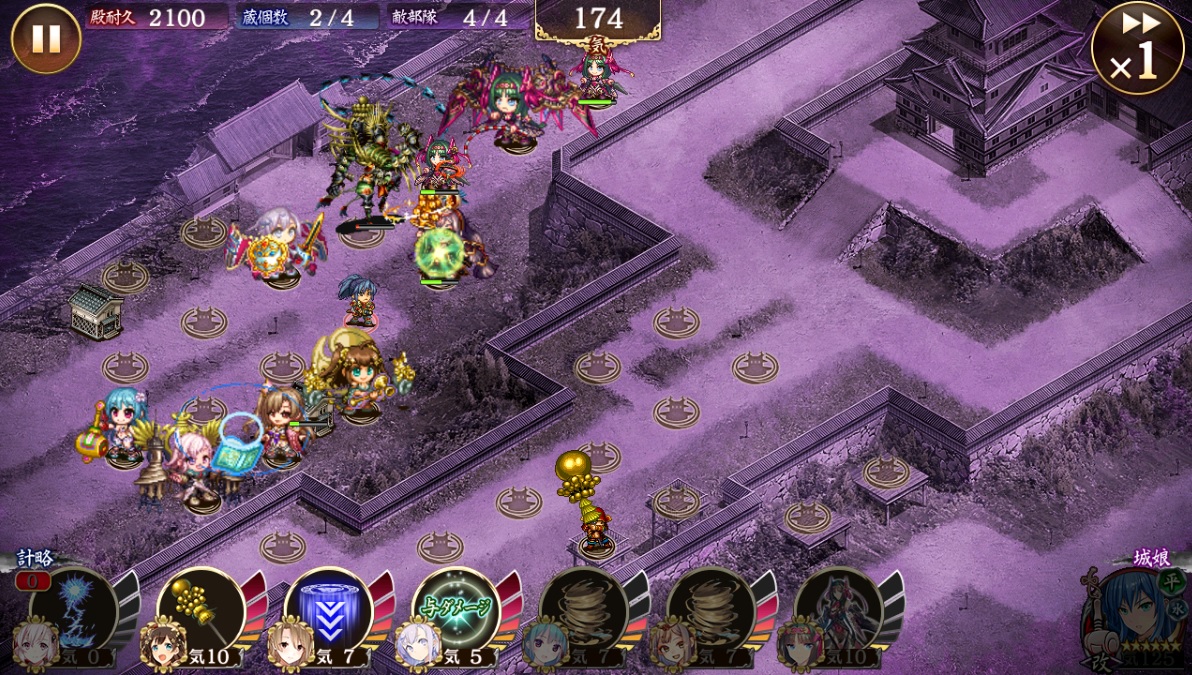Activate the blue downward arrows stratagem

tap(328, 610)
